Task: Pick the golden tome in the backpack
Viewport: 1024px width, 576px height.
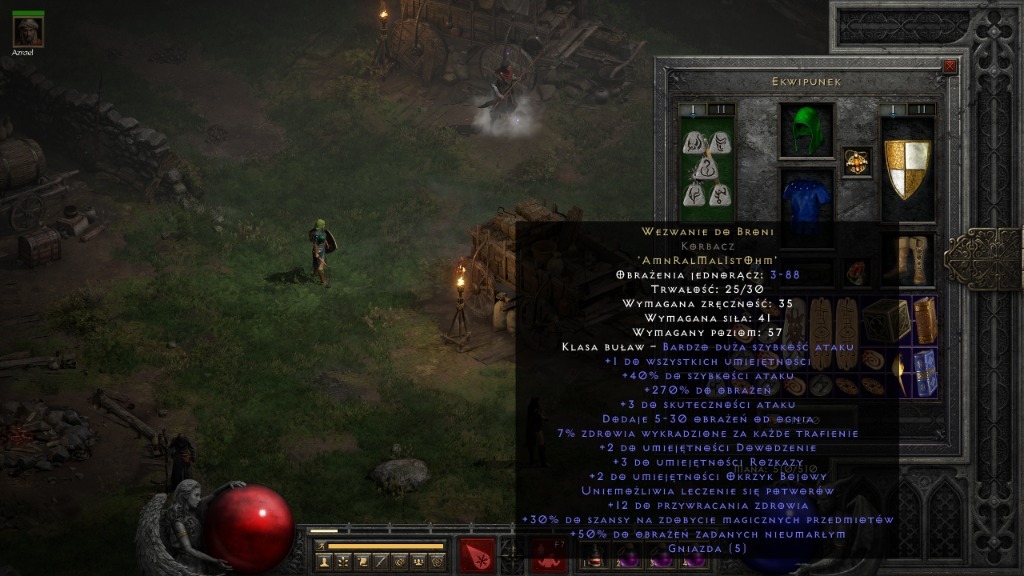Action: coord(924,319)
